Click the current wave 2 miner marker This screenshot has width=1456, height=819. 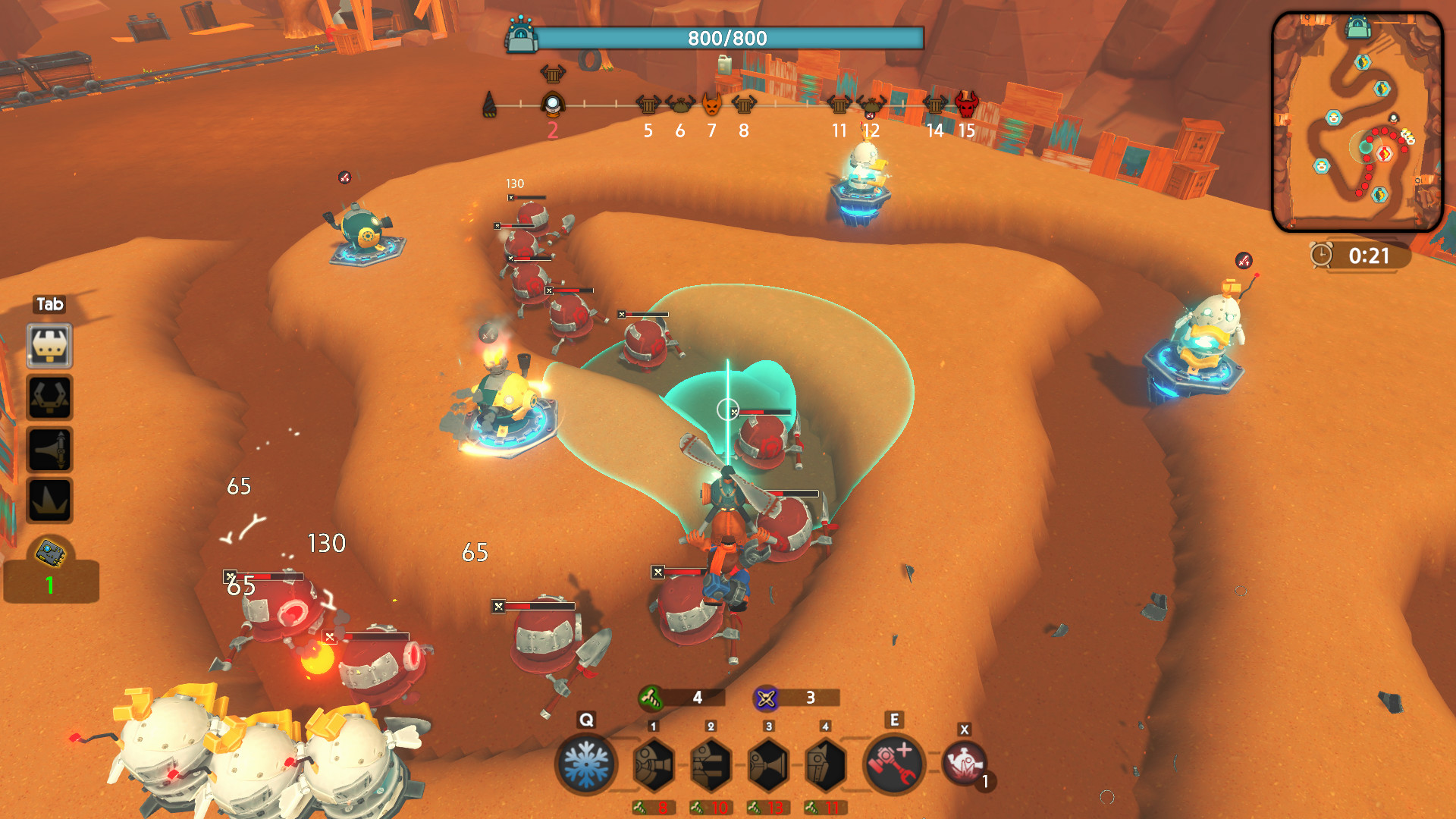[553, 104]
